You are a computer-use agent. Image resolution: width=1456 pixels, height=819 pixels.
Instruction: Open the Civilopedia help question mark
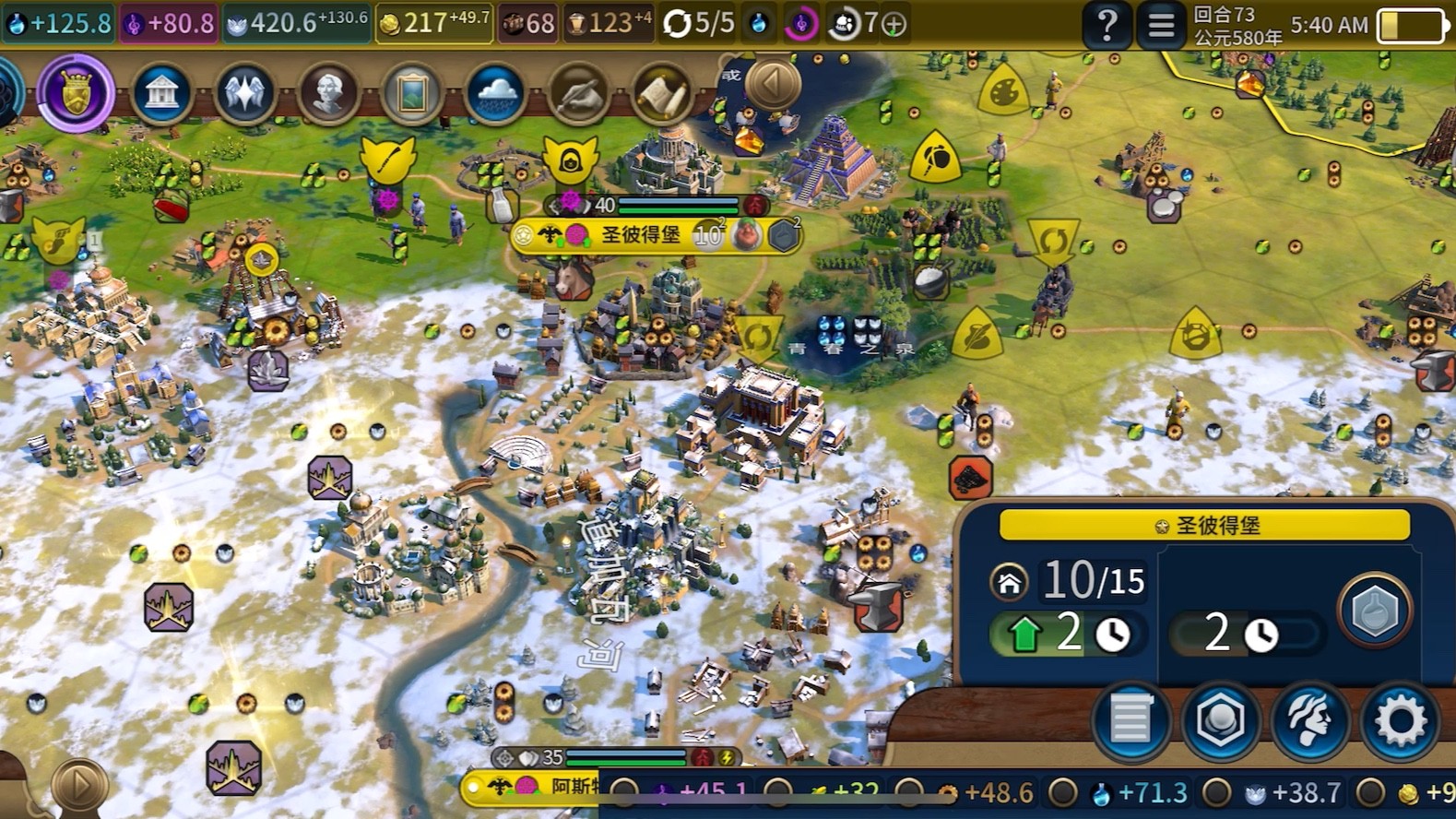coord(1107,25)
